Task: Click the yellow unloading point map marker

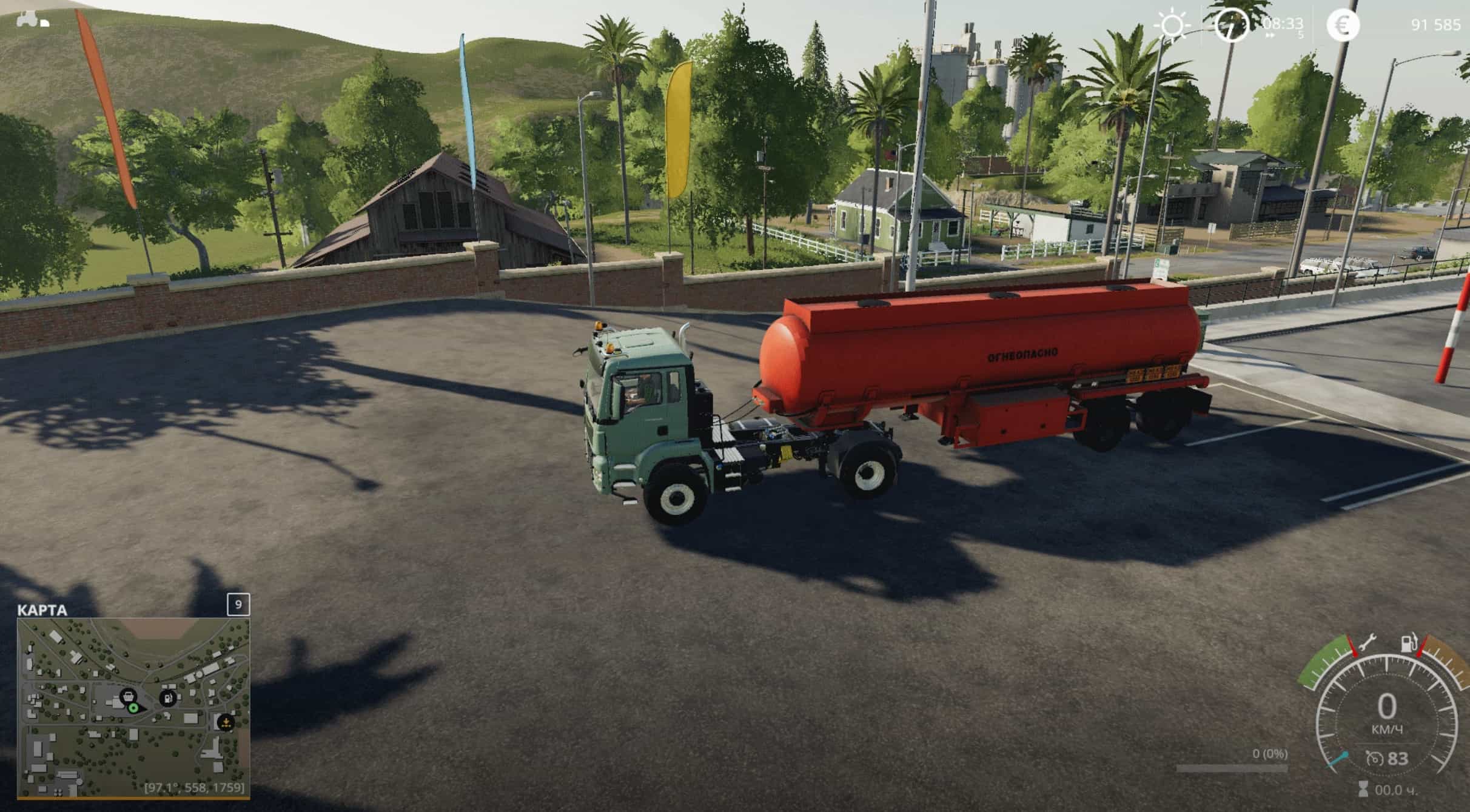Action: pos(226,722)
